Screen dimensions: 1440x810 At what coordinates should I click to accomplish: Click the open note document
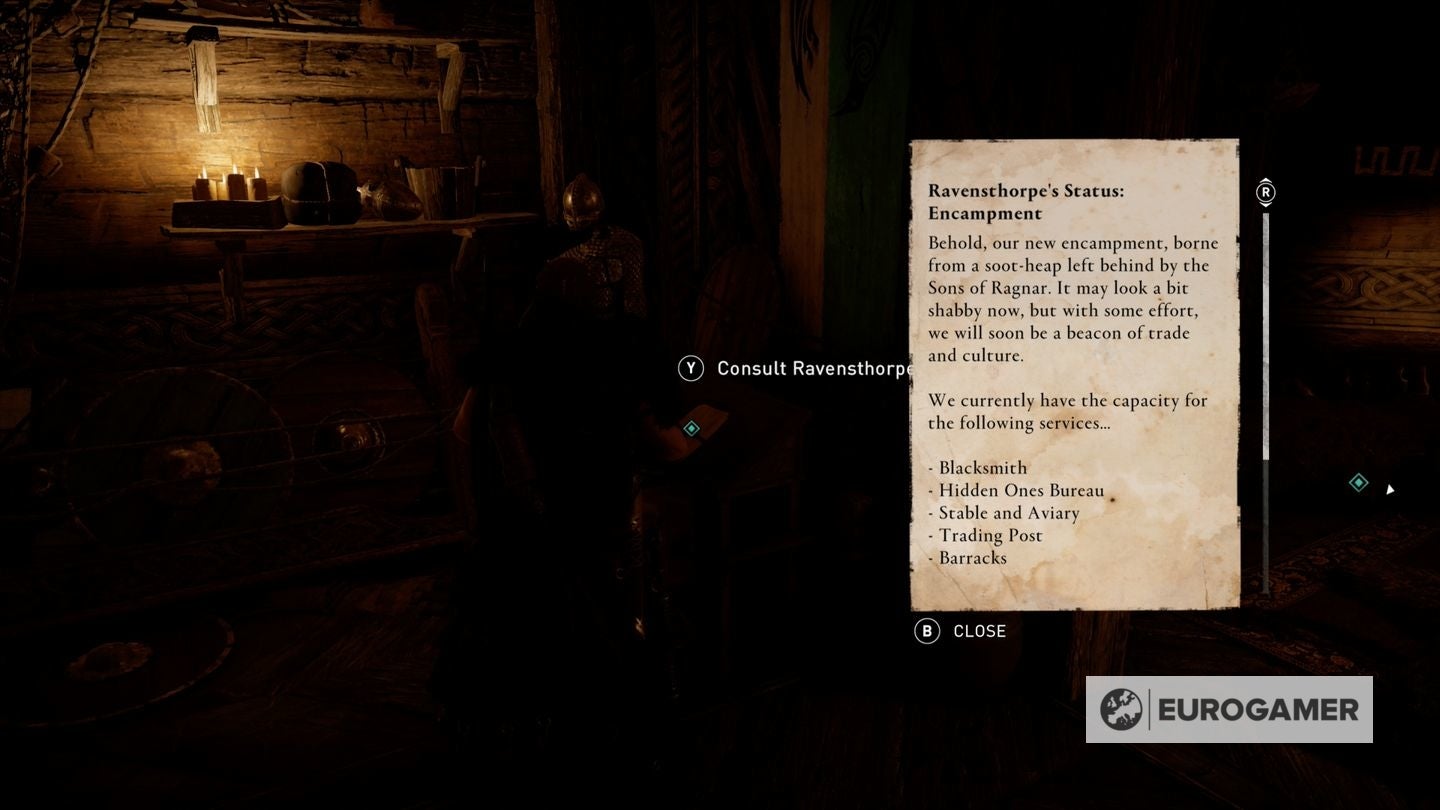click(1074, 375)
